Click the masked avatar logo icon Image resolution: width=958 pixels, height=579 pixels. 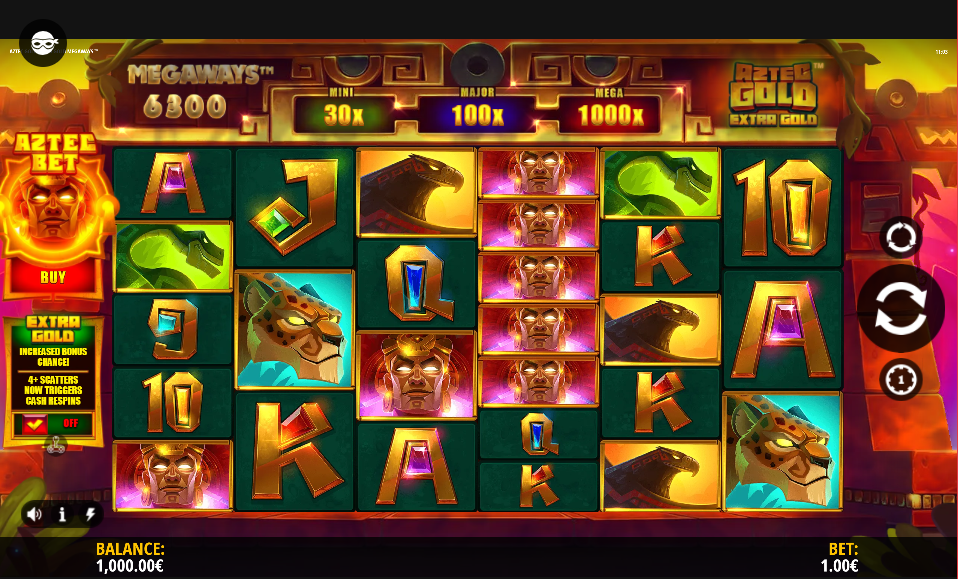(x=43, y=43)
